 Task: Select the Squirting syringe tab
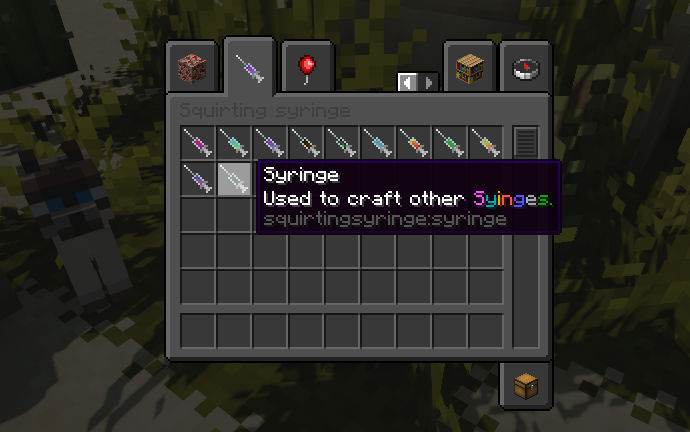tap(249, 69)
